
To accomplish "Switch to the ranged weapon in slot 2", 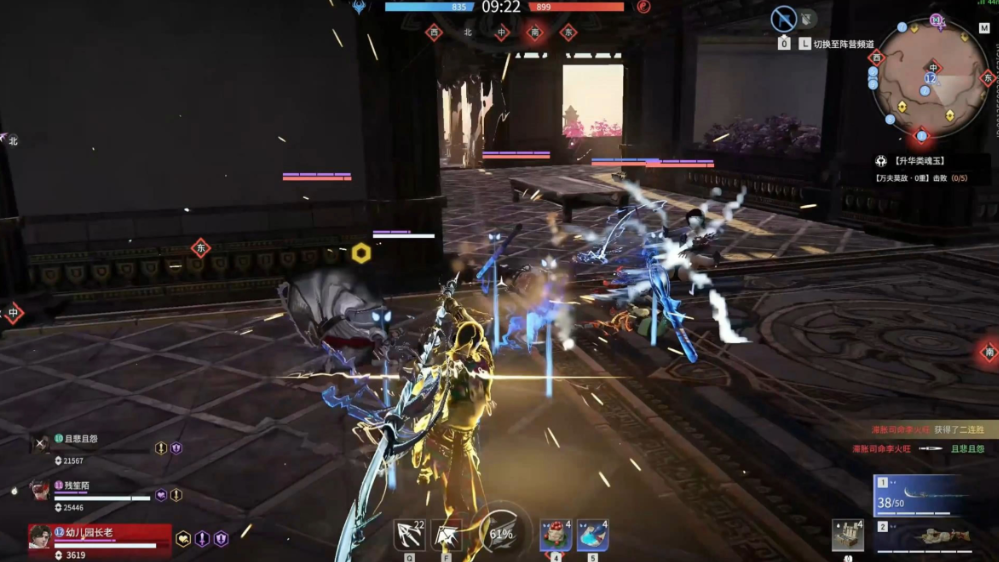I will [x=920, y=535].
